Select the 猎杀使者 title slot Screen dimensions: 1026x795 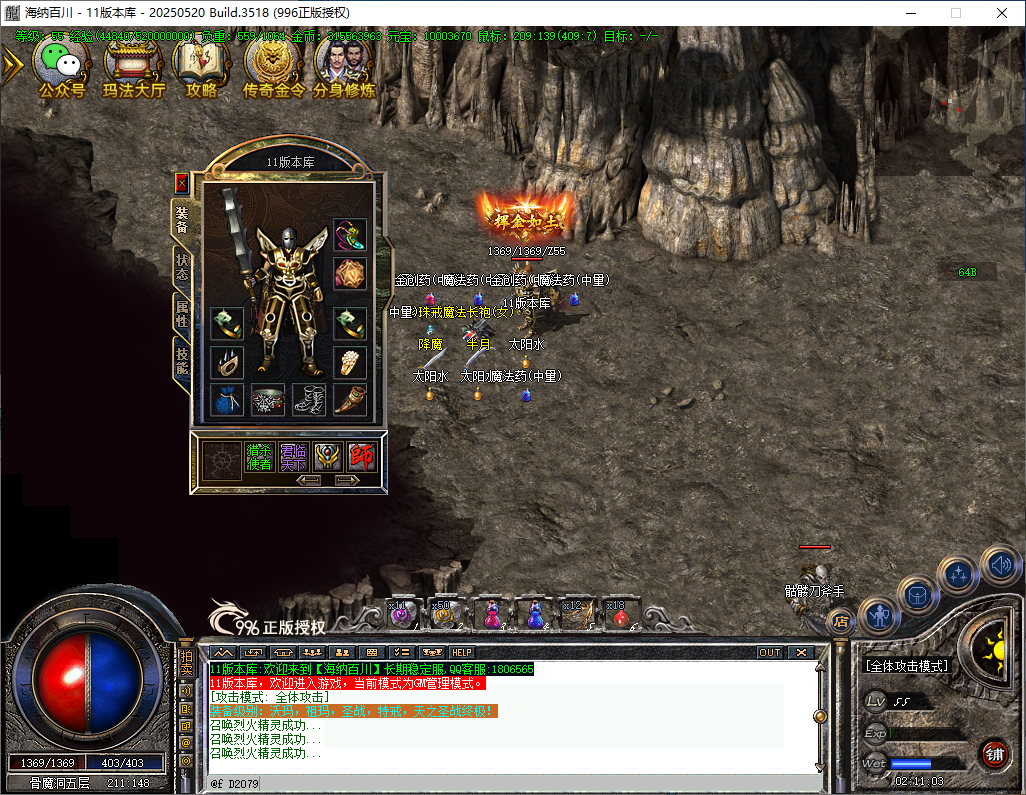click(x=259, y=457)
